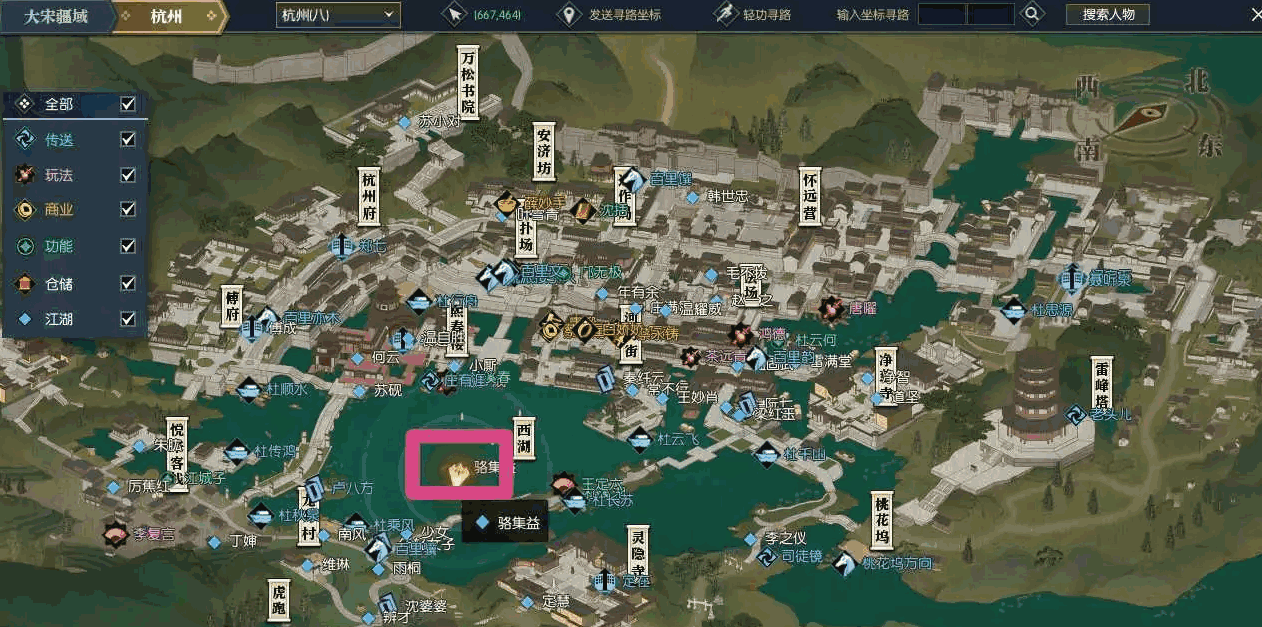Uncheck the 传送 teleport filter
This screenshot has height=627, width=1262.
pos(128,140)
